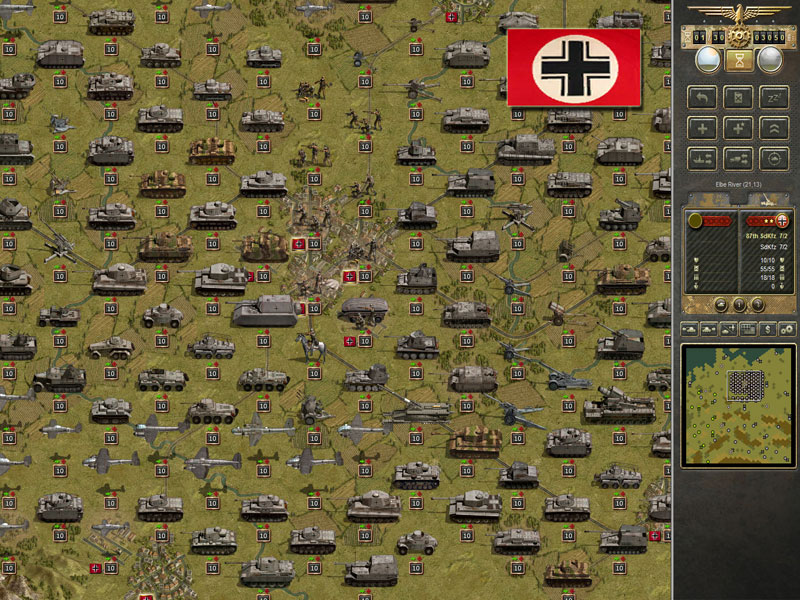Put the unit to sleep with Zzz button
This screenshot has height=600, width=800.
coord(773,98)
